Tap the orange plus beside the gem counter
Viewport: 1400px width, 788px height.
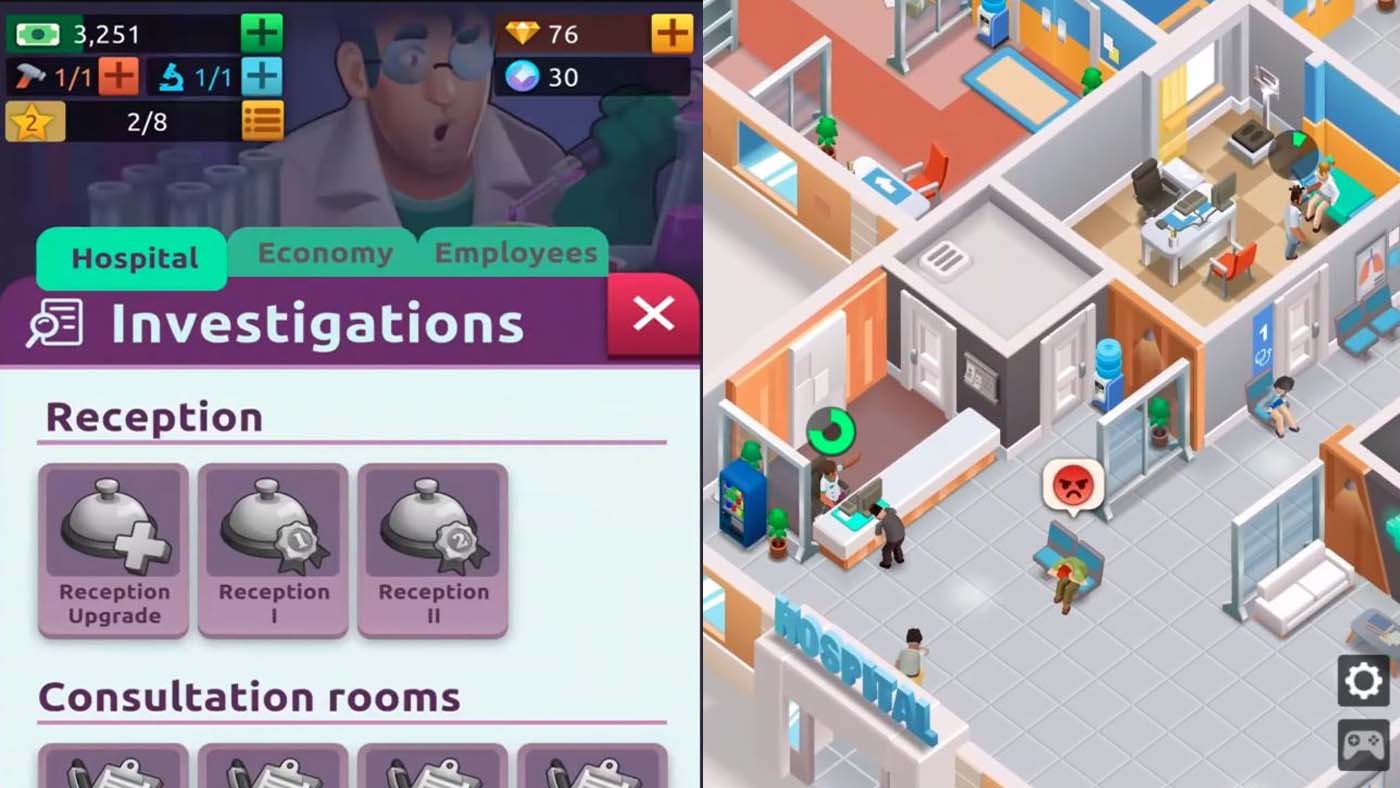click(x=672, y=33)
